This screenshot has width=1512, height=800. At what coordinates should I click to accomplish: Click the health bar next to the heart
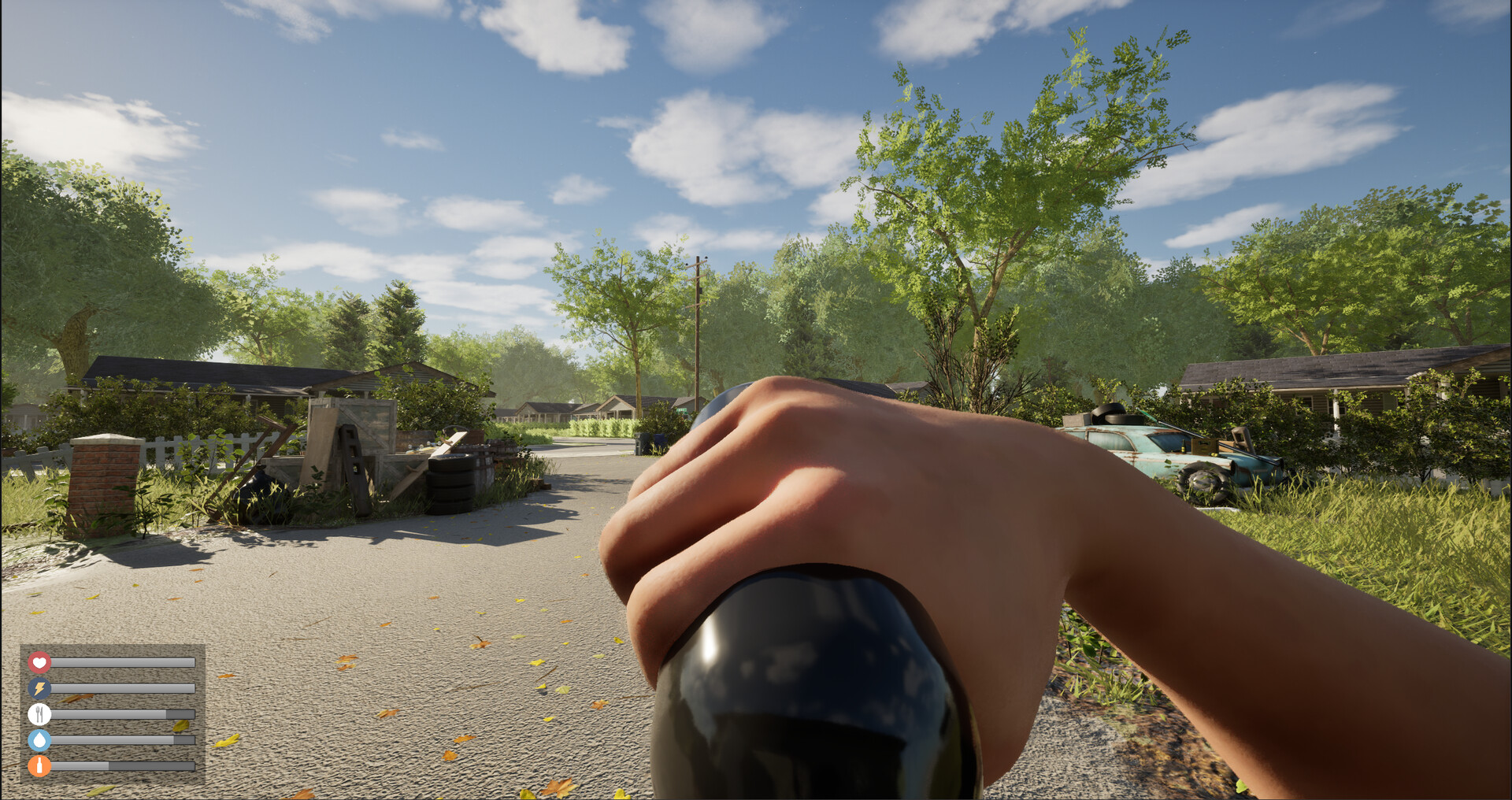click(122, 663)
